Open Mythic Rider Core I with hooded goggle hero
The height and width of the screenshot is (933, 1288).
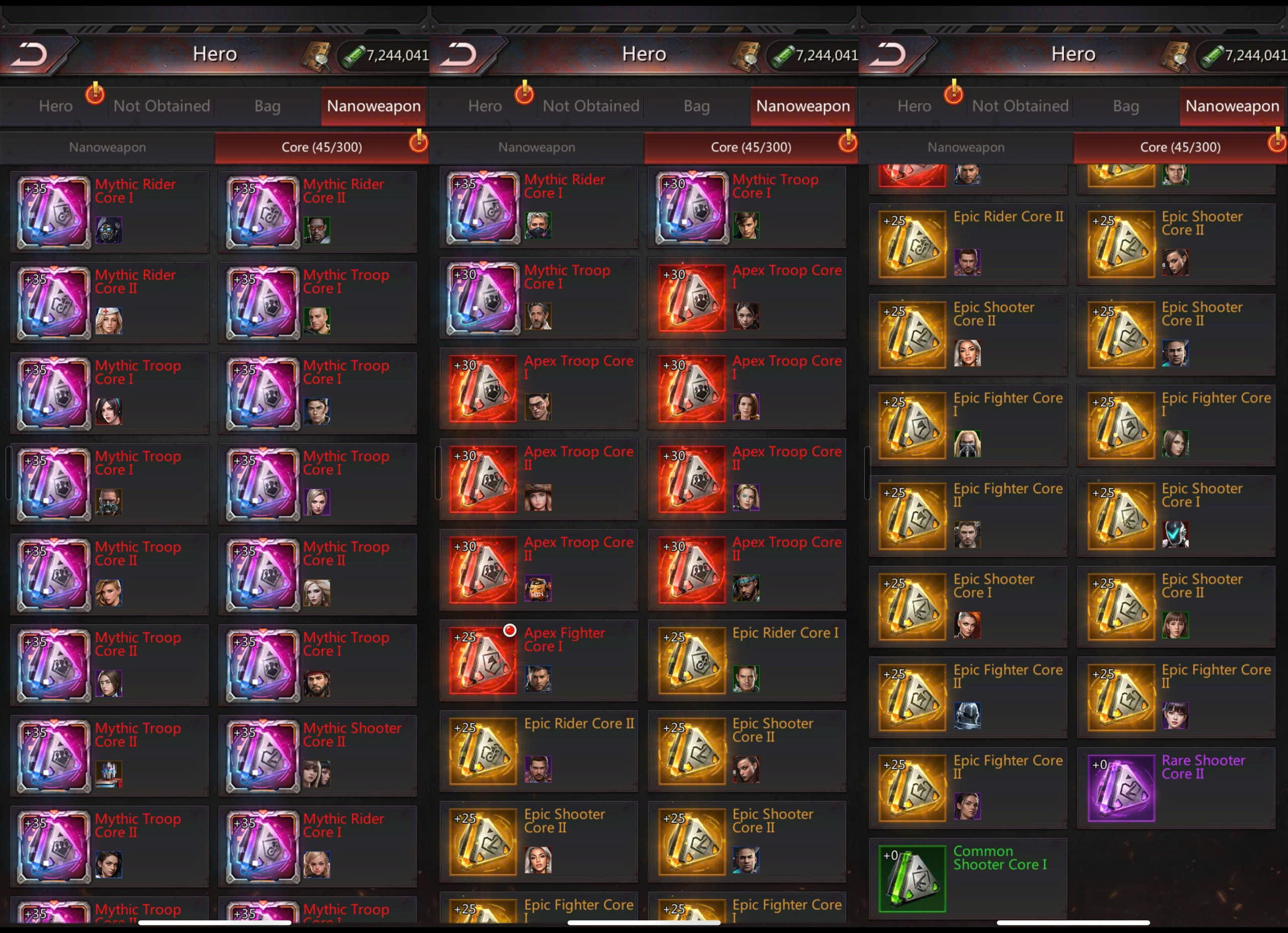[54, 212]
